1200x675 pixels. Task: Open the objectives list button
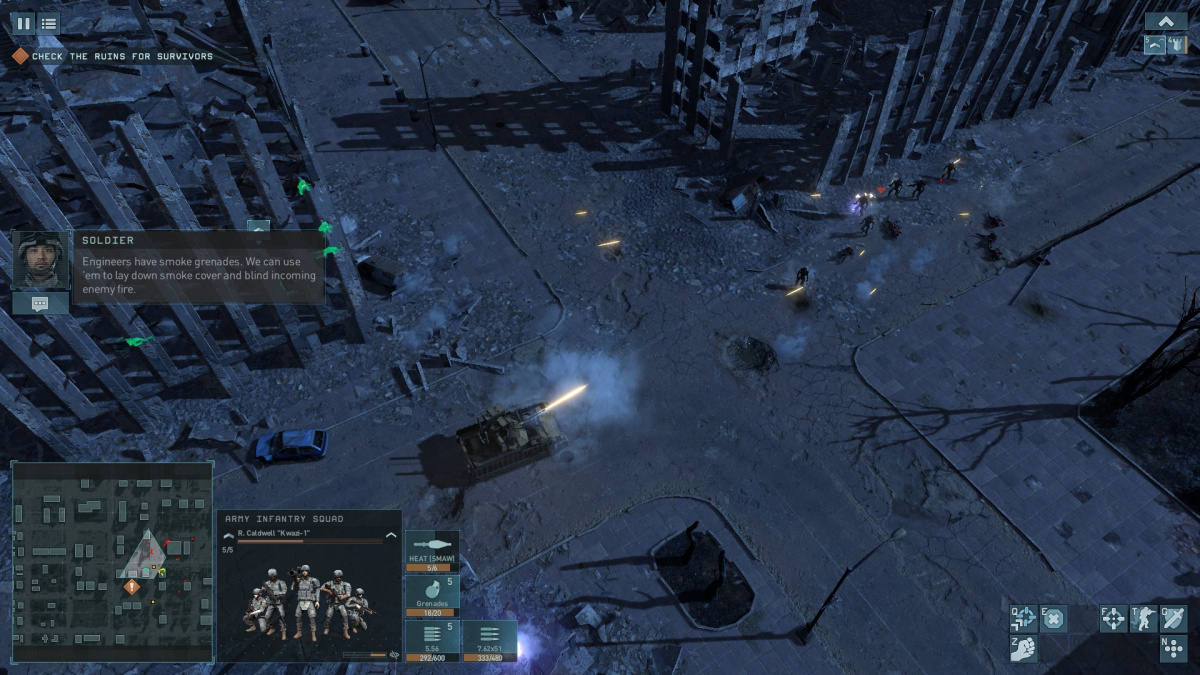pyautogui.click(x=48, y=23)
